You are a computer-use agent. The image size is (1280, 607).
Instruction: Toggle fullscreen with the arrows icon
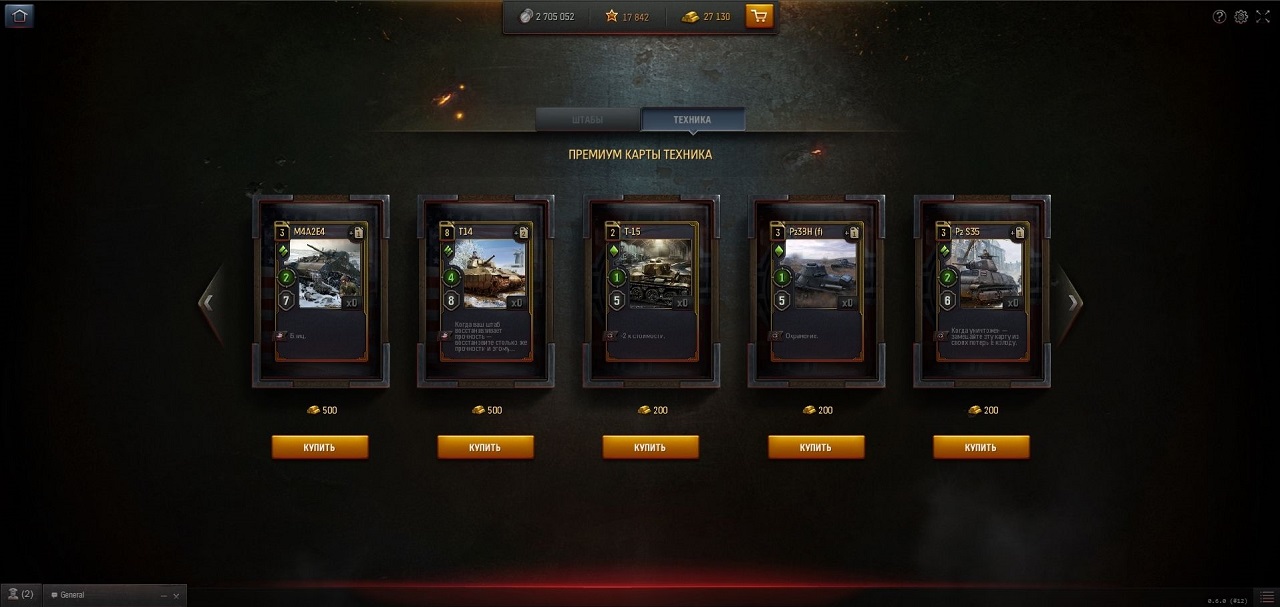pyautogui.click(x=1263, y=16)
